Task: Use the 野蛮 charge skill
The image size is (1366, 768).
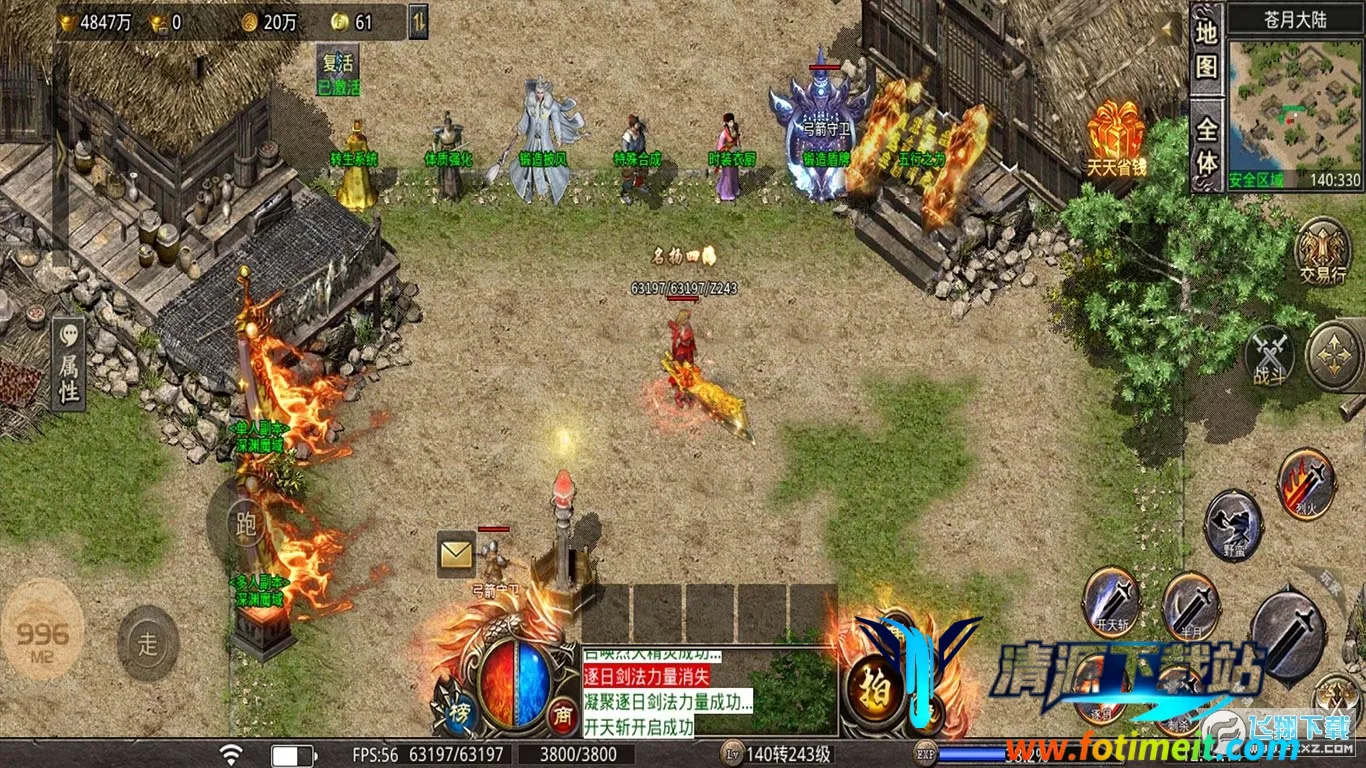Action: click(x=1233, y=524)
